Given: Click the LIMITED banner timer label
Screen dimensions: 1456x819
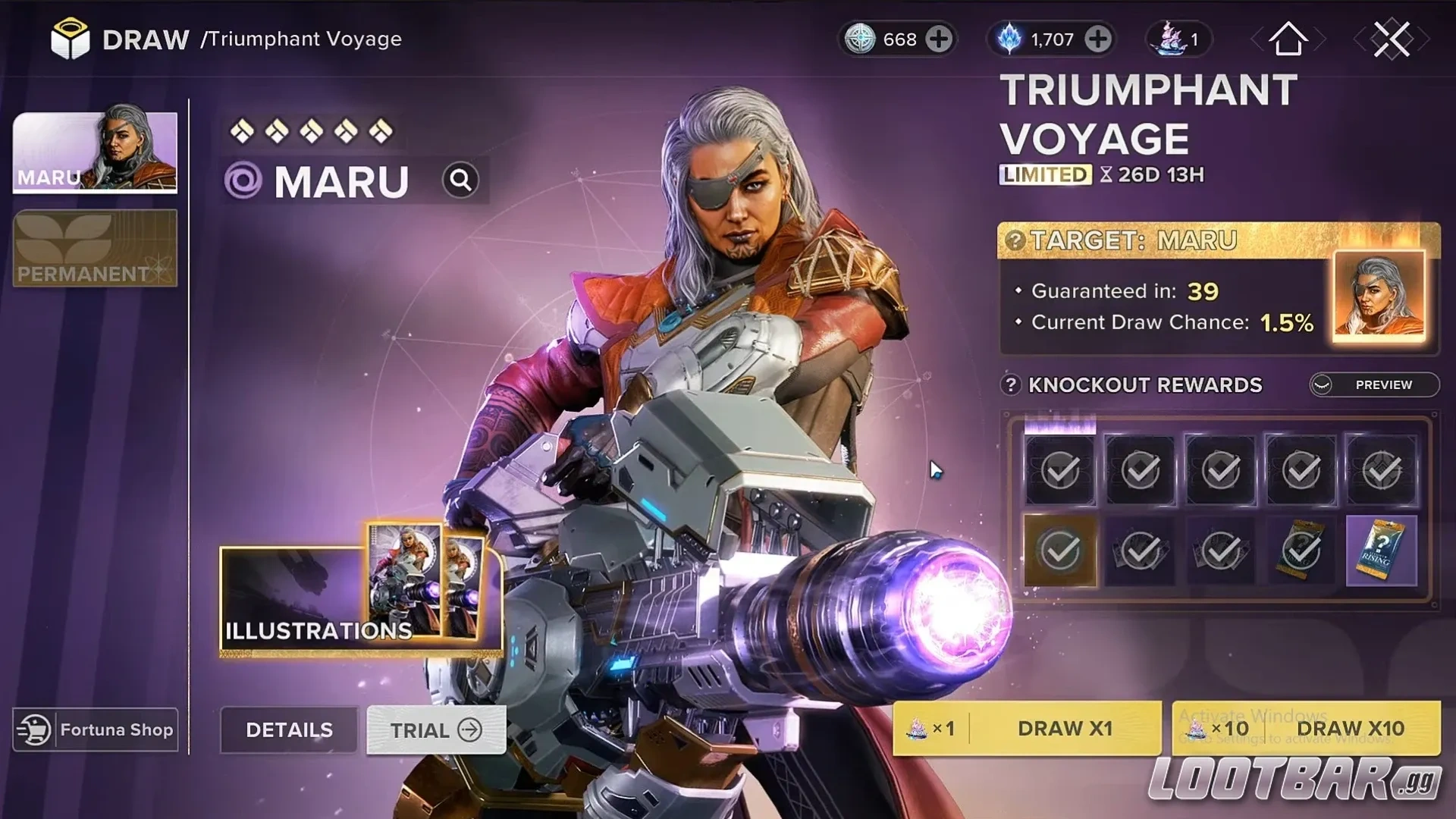Looking at the screenshot, I should (x=1044, y=175).
